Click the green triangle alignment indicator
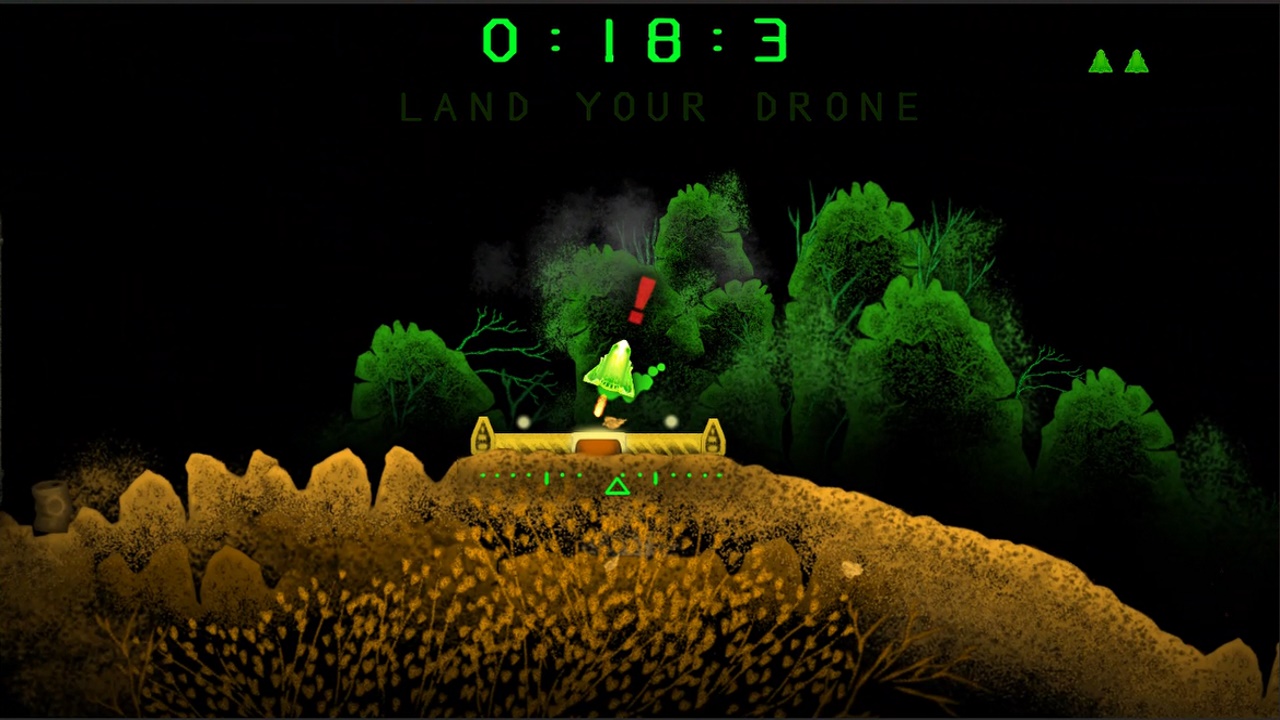The height and width of the screenshot is (720, 1280). pyautogui.click(x=617, y=485)
